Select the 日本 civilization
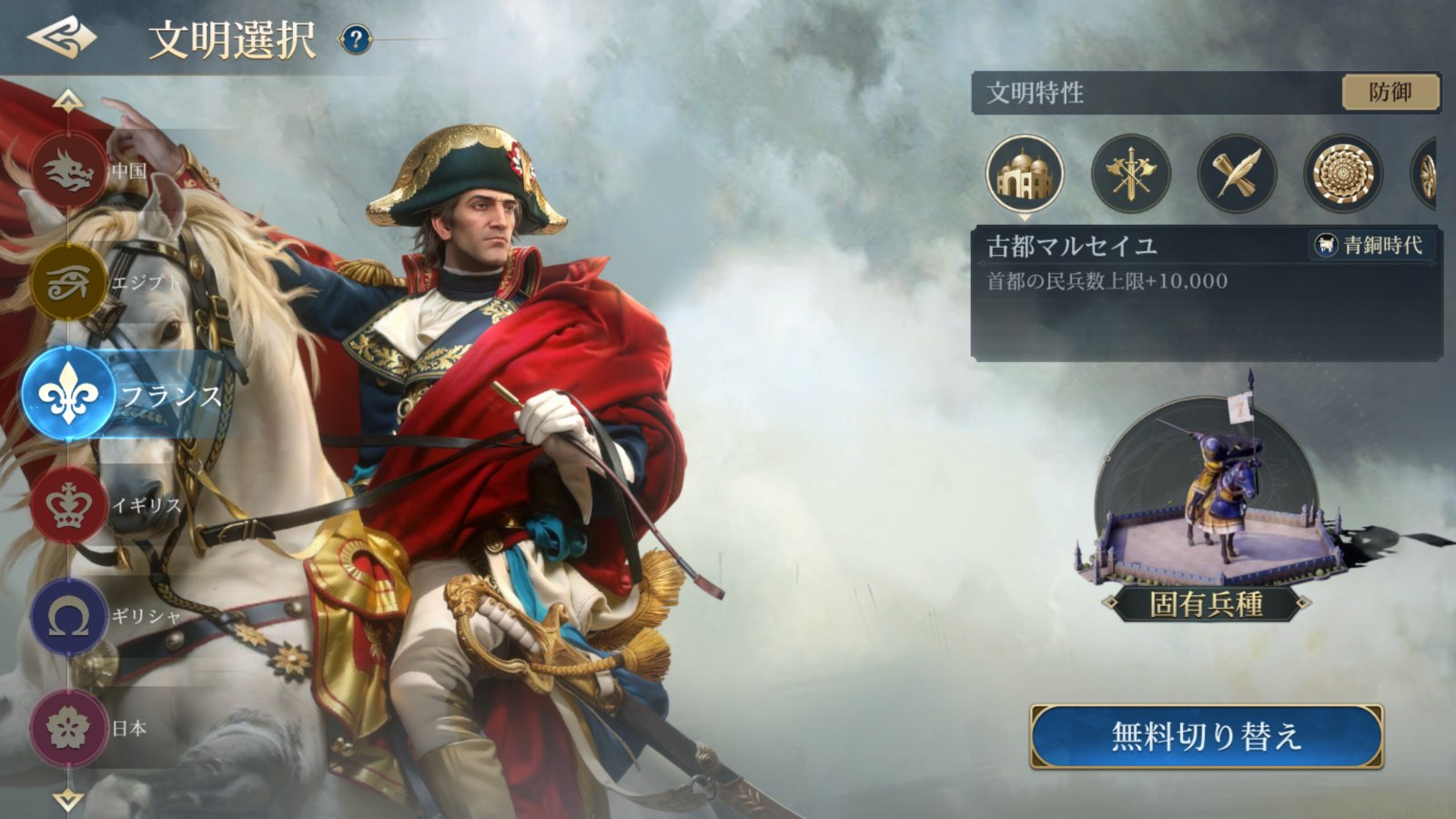Viewport: 1456px width, 819px height. tap(70, 728)
